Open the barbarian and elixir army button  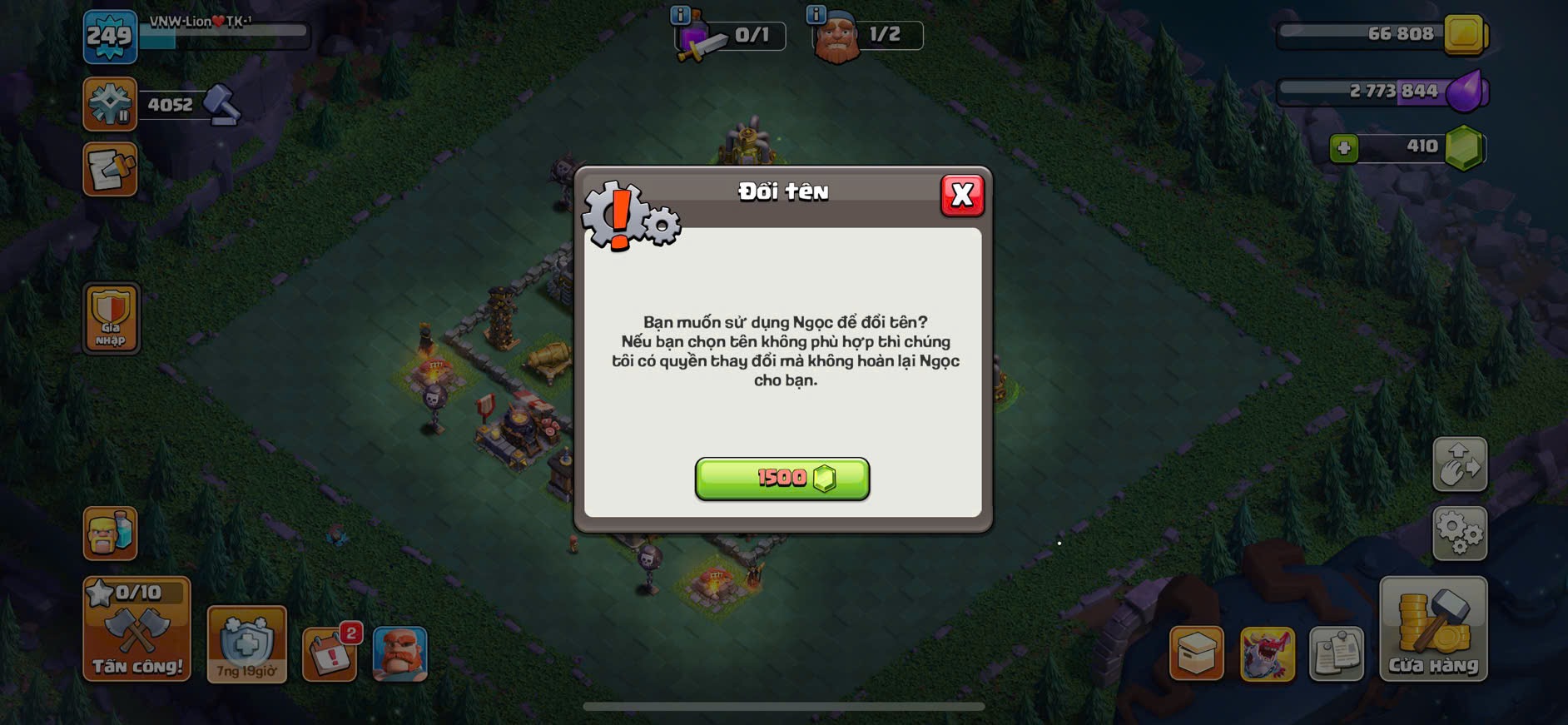click(x=110, y=533)
